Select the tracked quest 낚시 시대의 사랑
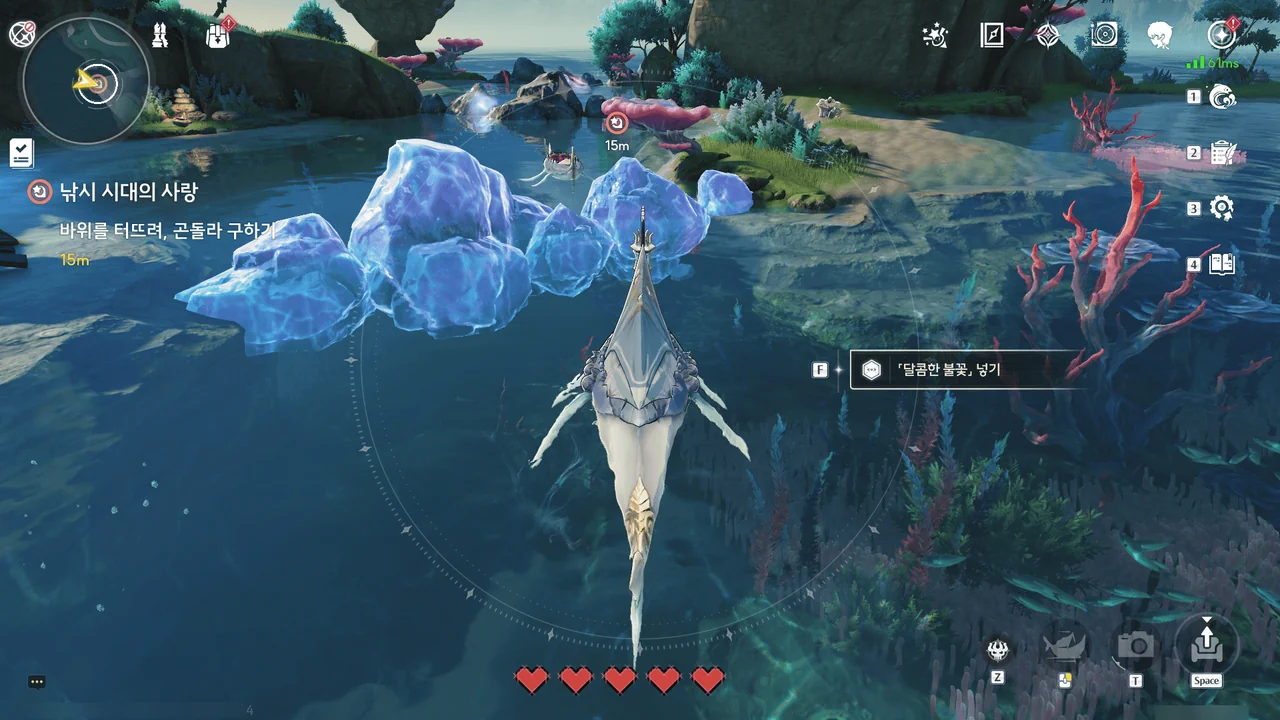This screenshot has width=1280, height=720. pos(128,192)
